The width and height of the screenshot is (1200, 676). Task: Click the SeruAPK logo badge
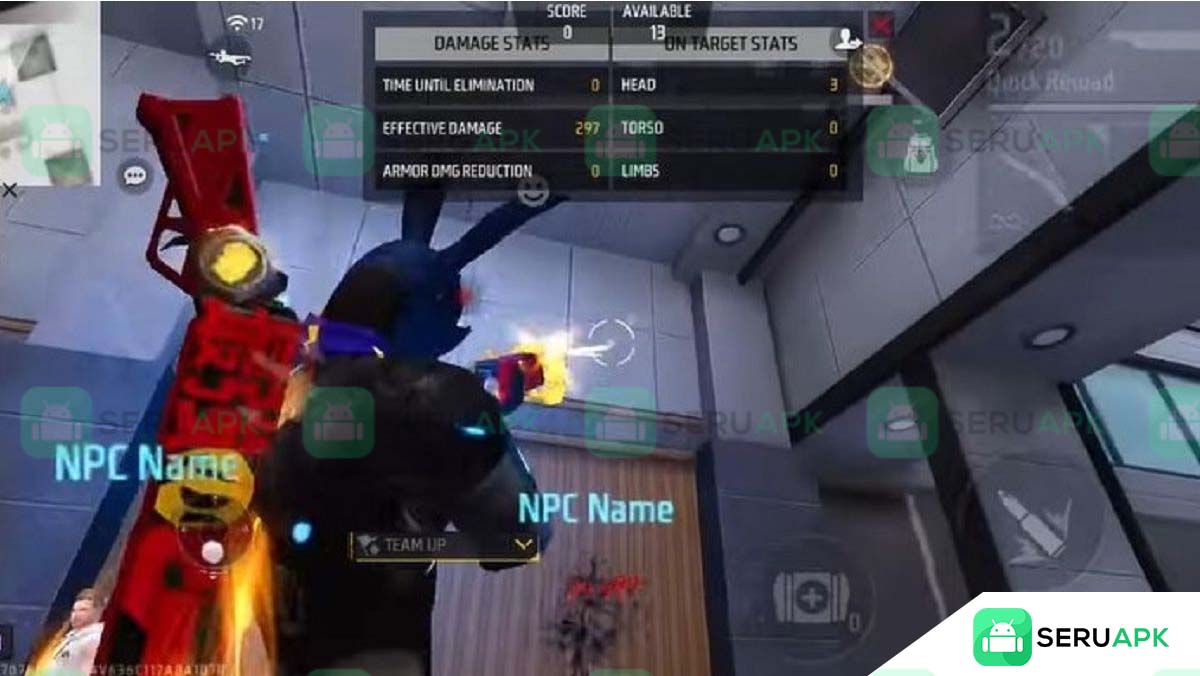tap(1070, 637)
